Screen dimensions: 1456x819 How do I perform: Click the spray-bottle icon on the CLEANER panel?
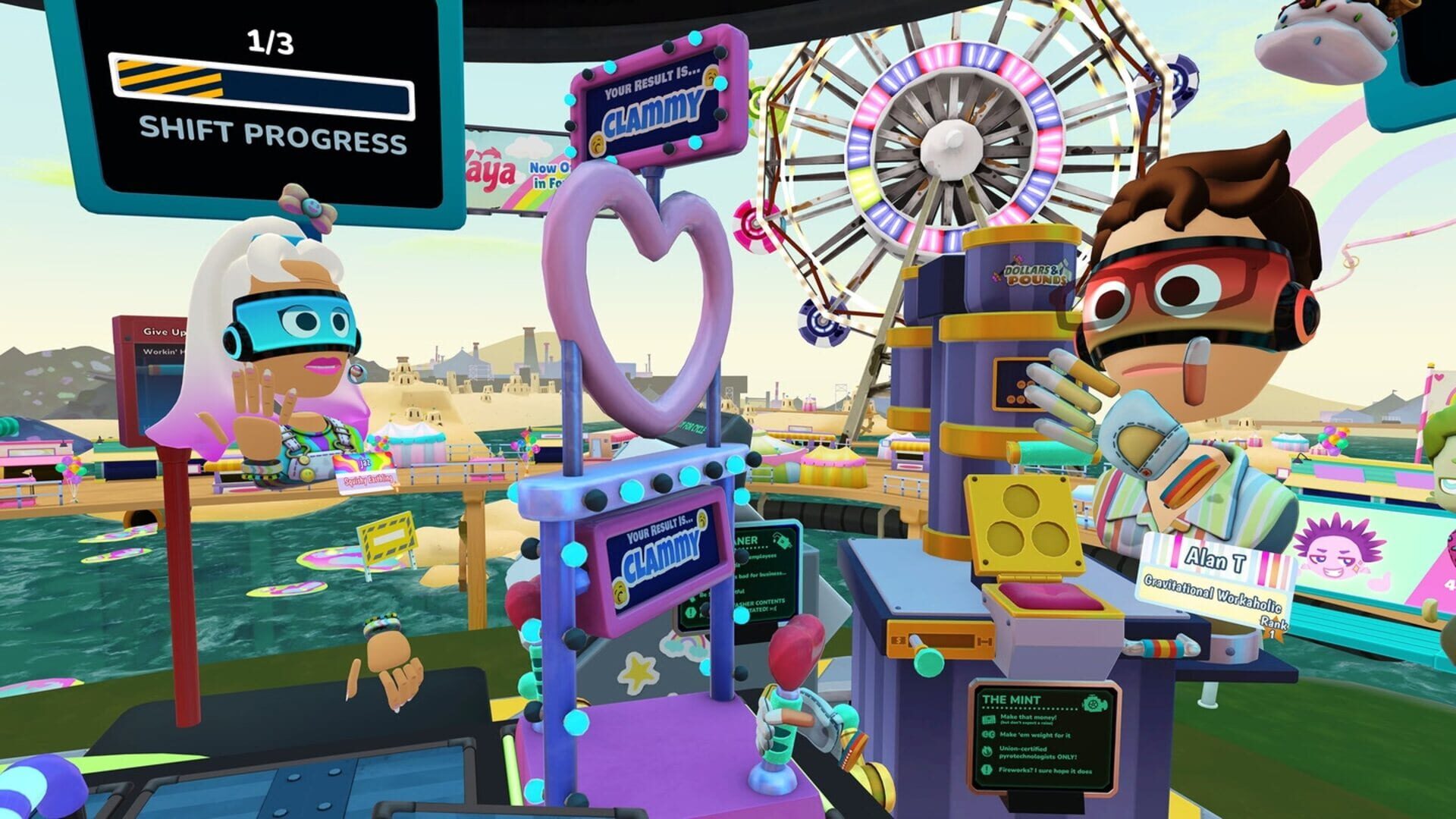782,541
